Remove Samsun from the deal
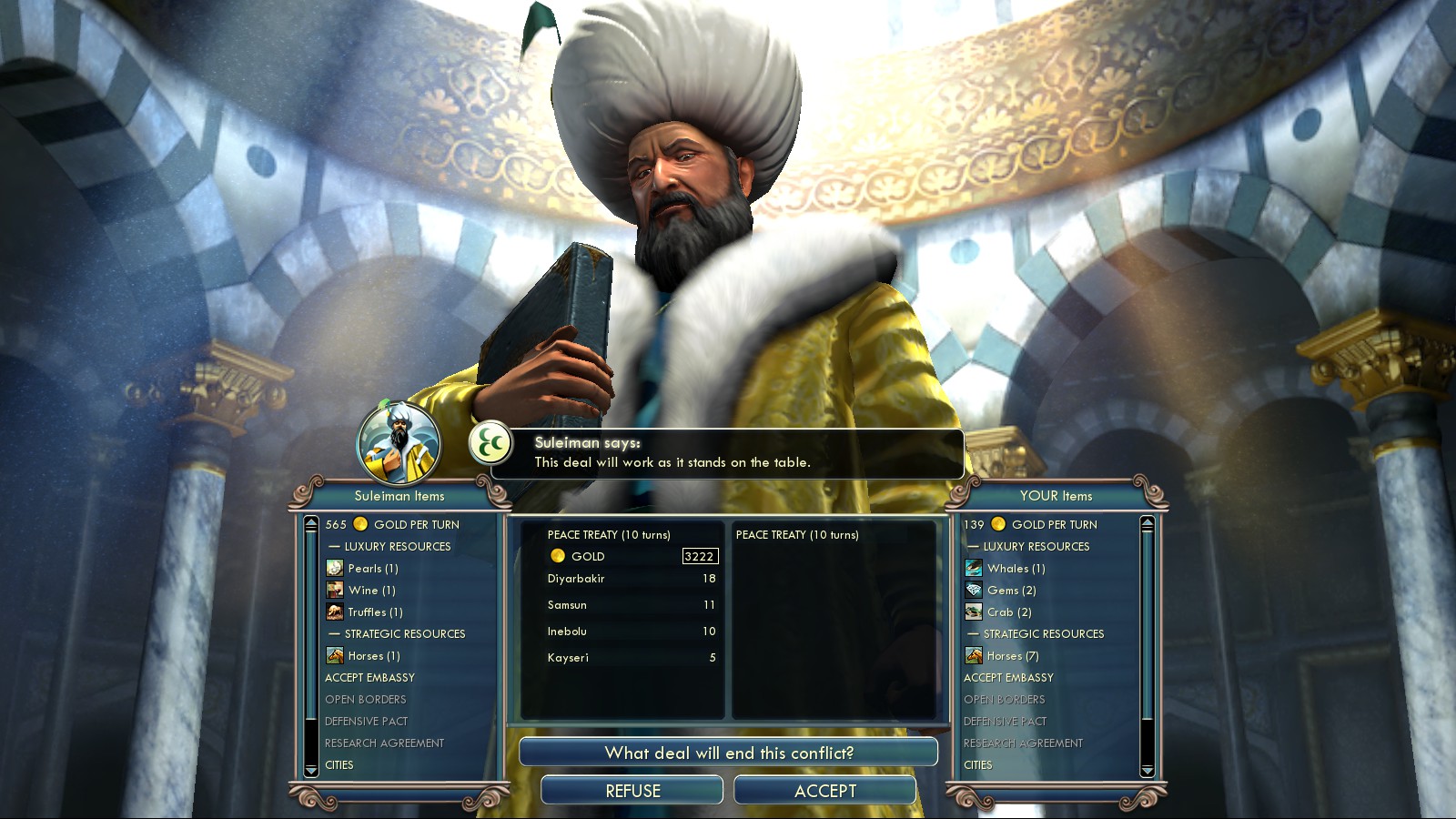The image size is (1456, 819). [x=567, y=605]
